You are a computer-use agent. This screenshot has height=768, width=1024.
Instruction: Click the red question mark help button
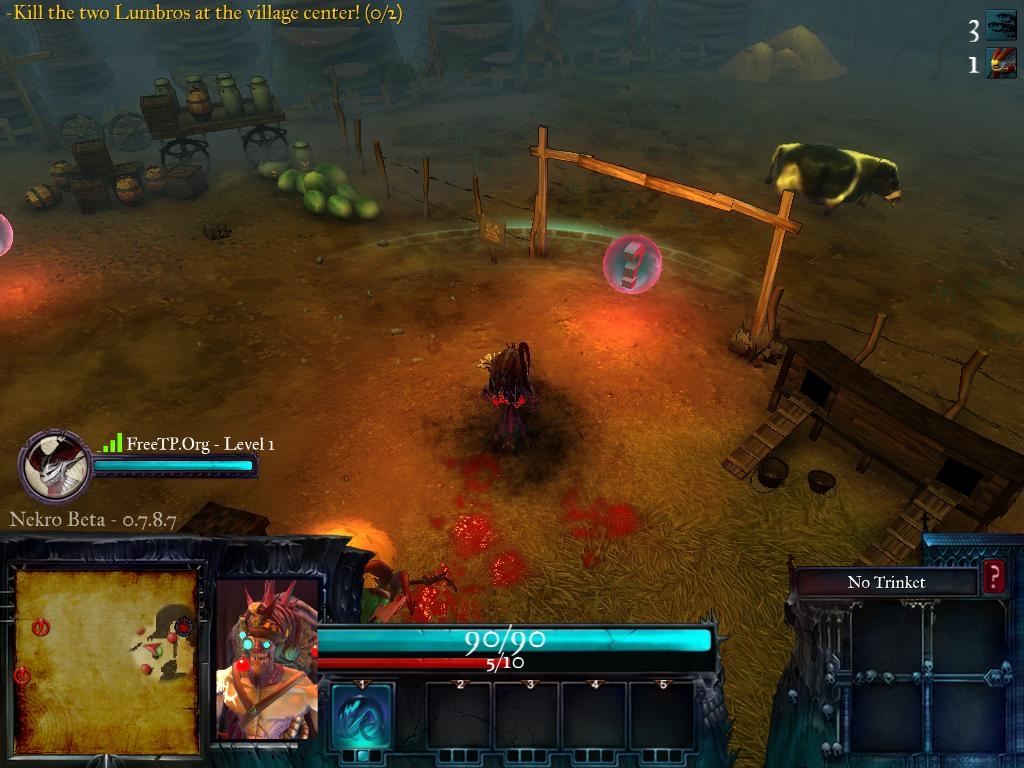993,578
